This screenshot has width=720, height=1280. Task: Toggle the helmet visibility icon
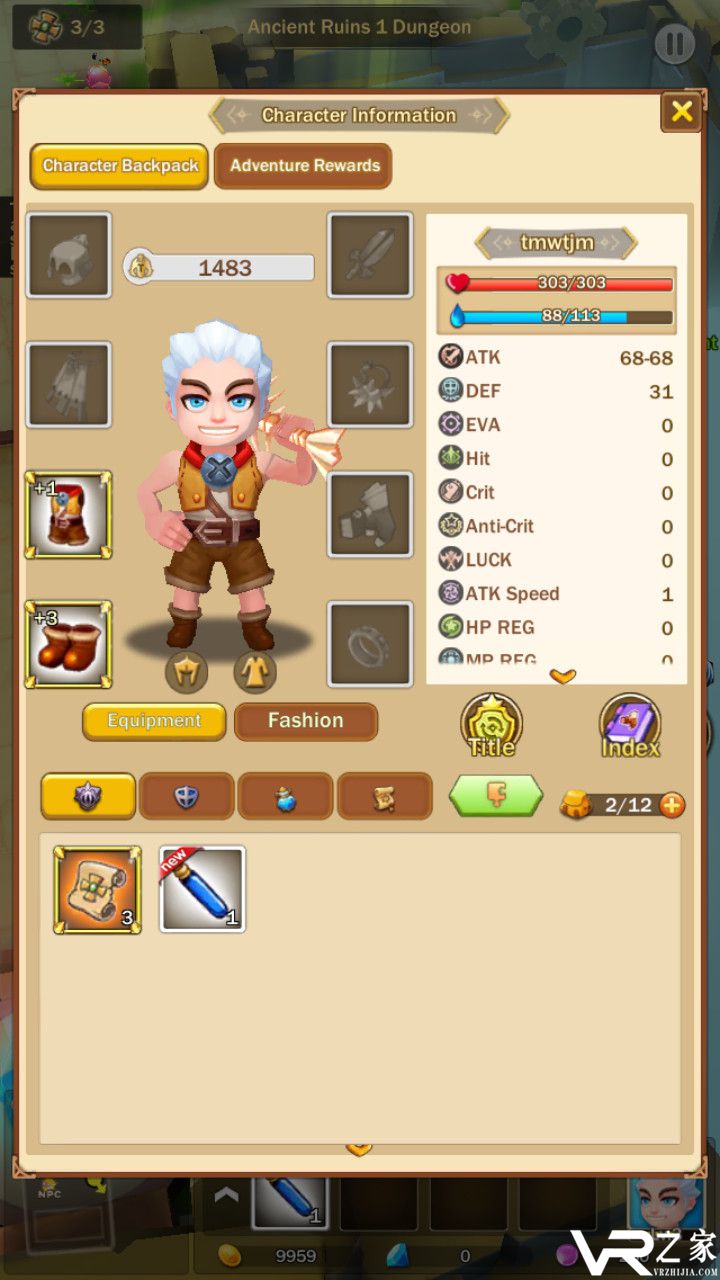pyautogui.click(x=186, y=672)
